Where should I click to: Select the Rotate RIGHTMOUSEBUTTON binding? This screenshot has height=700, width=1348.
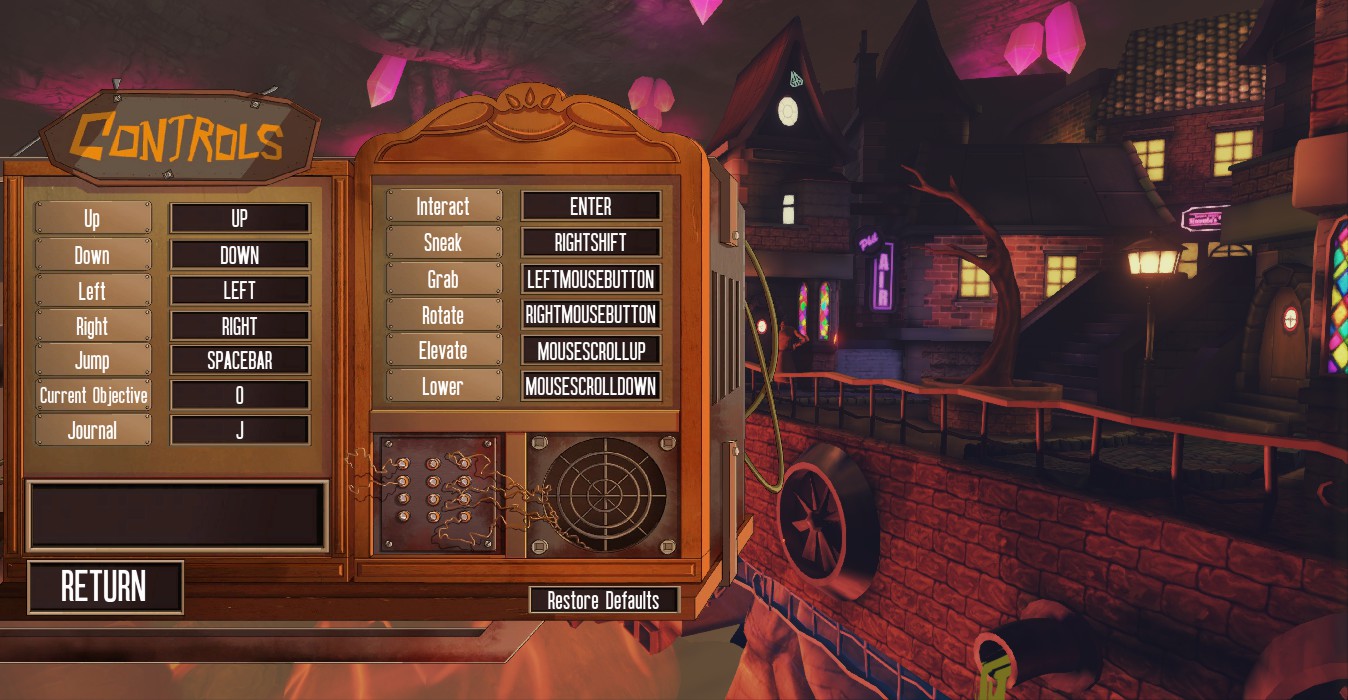[x=591, y=314]
